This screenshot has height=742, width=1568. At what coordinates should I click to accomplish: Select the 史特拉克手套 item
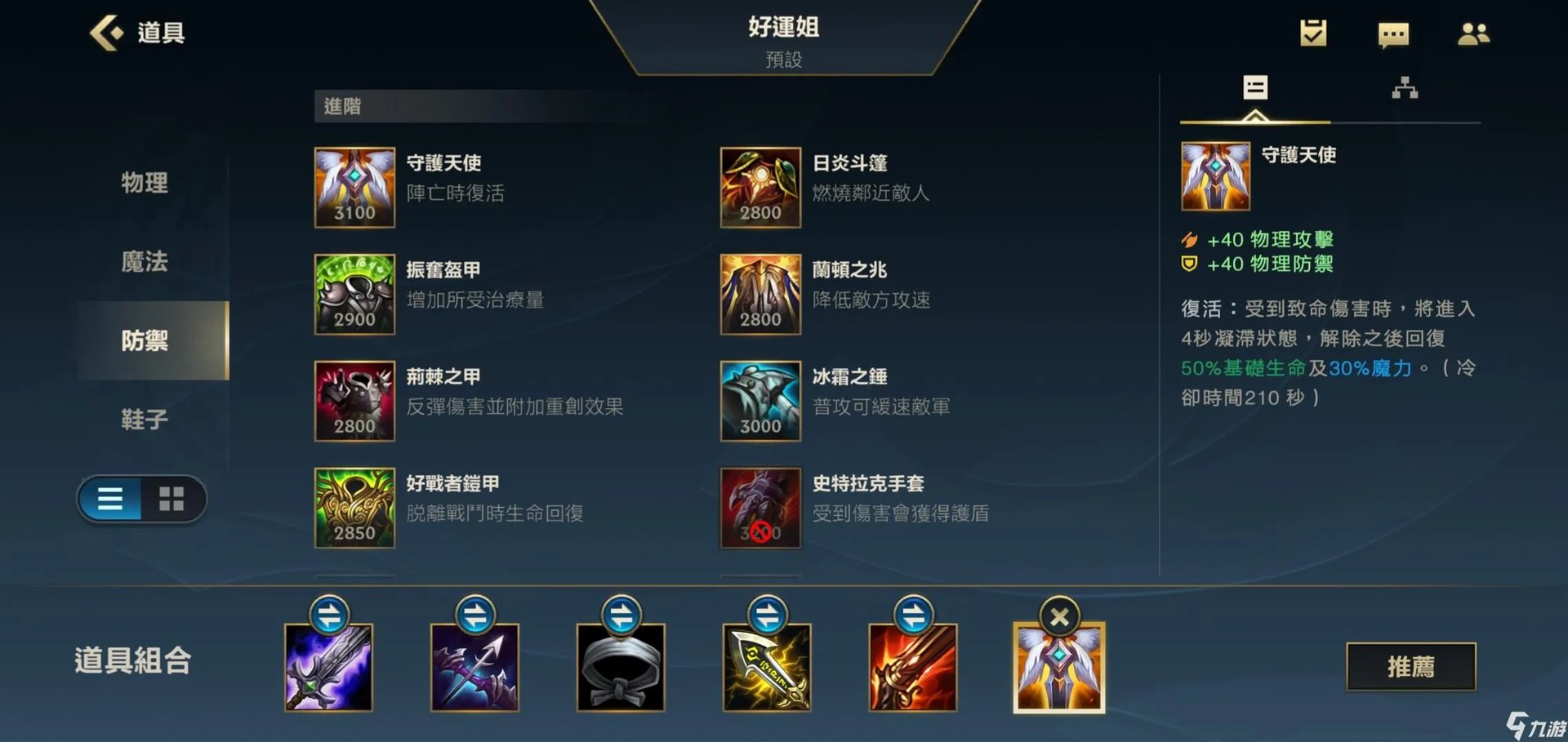click(x=759, y=508)
